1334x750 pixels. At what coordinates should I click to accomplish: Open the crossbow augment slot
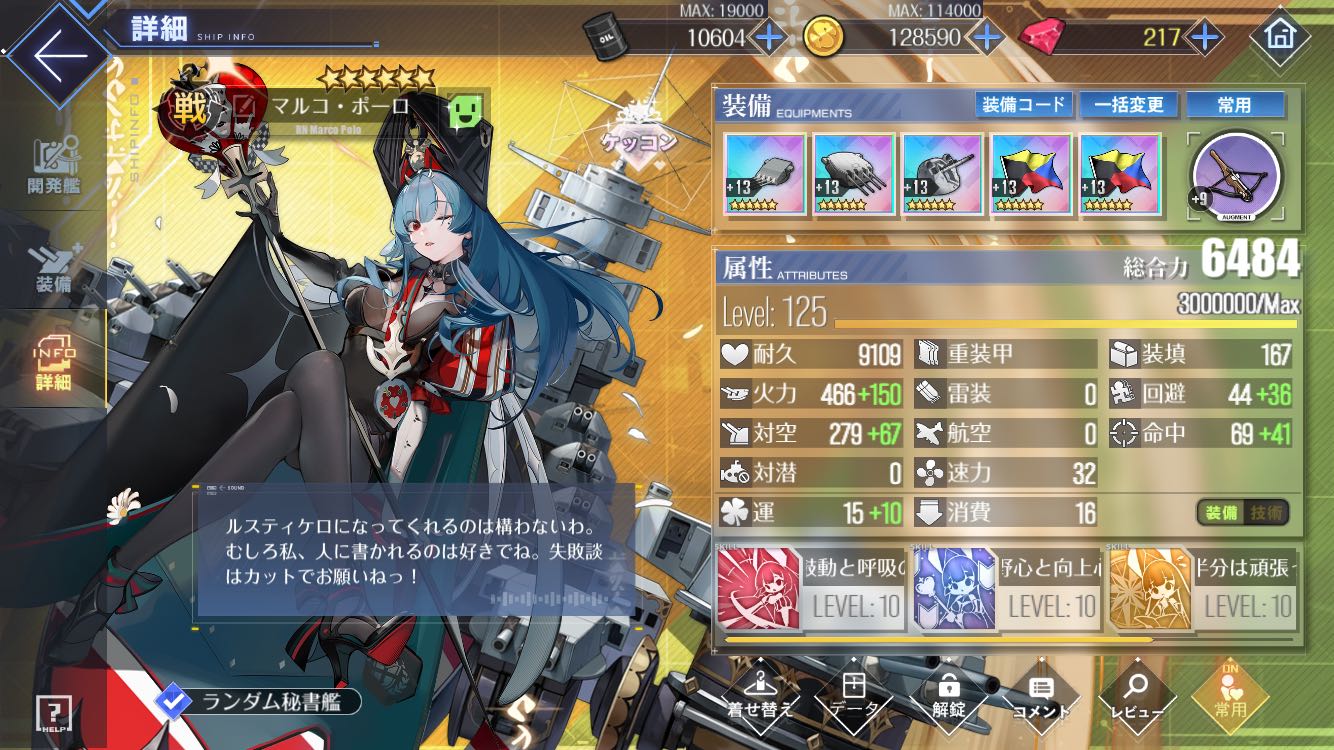(1236, 173)
